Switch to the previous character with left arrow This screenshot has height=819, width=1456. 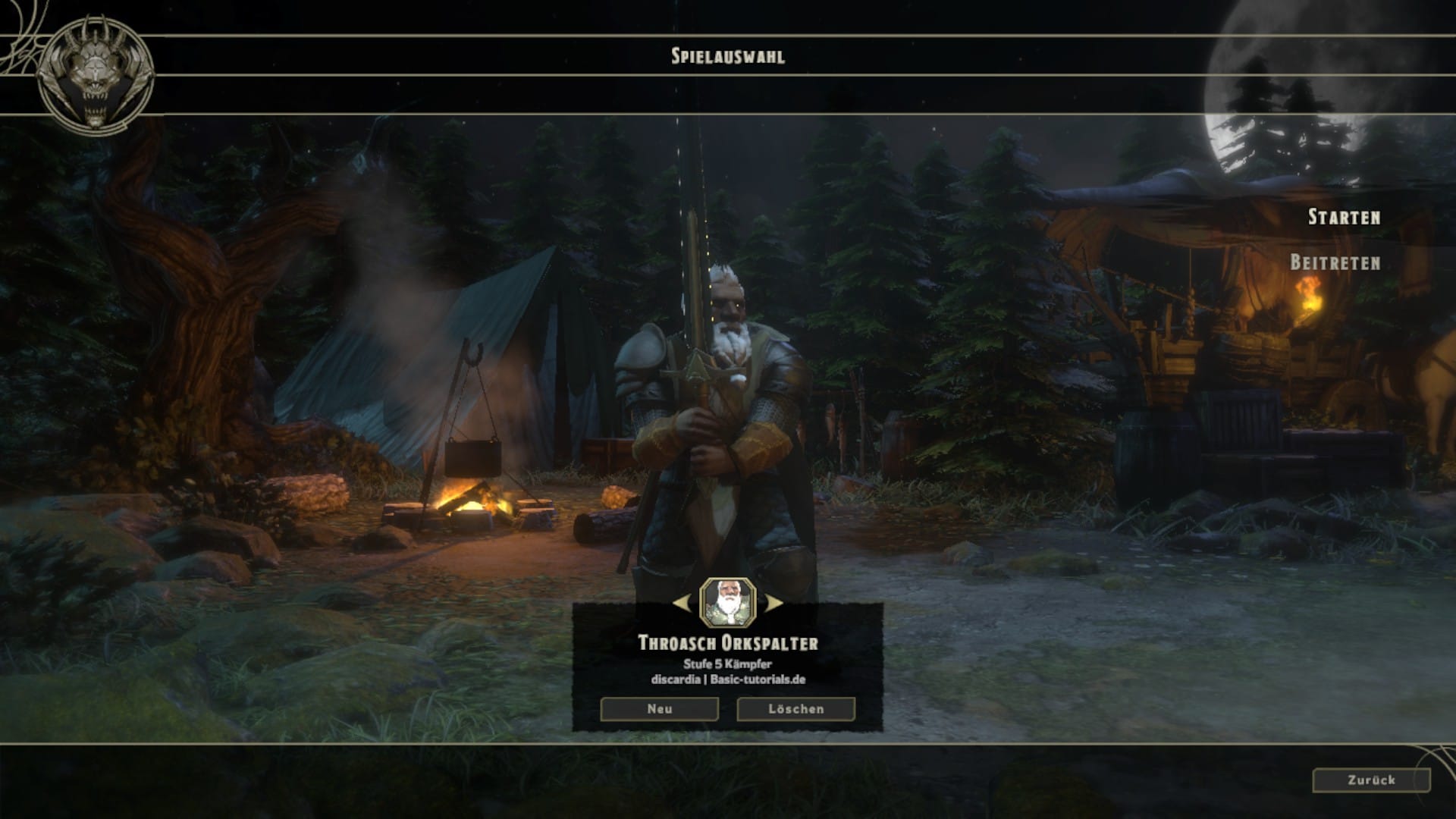(x=682, y=604)
